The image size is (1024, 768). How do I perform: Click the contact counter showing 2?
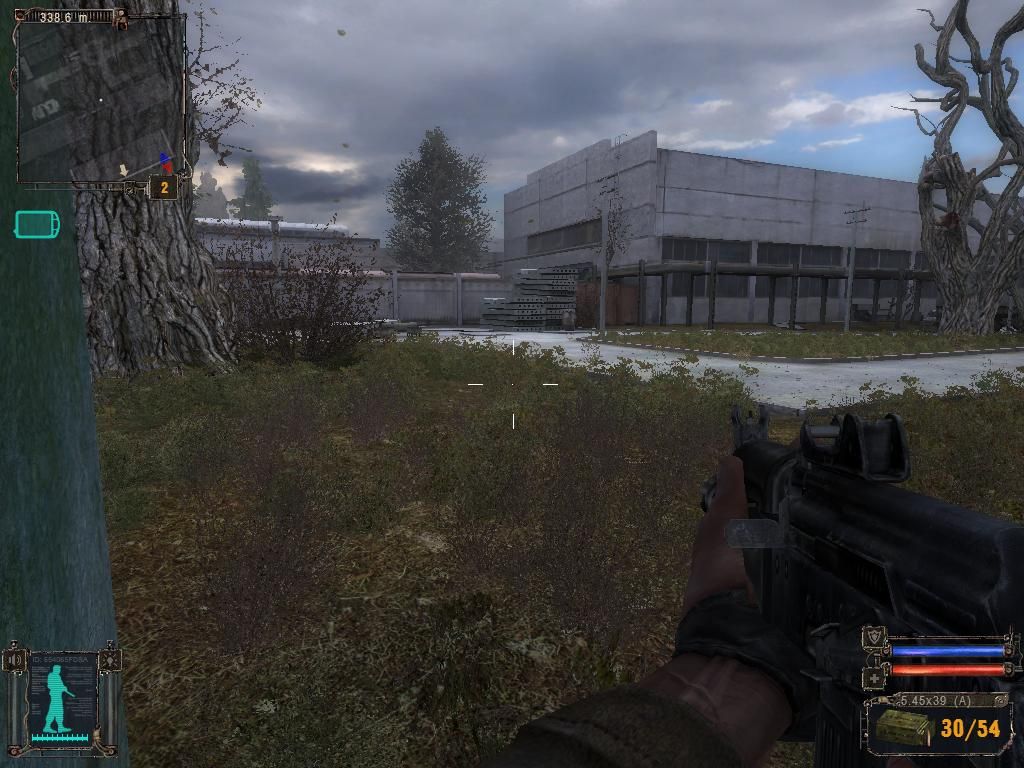pos(163,187)
